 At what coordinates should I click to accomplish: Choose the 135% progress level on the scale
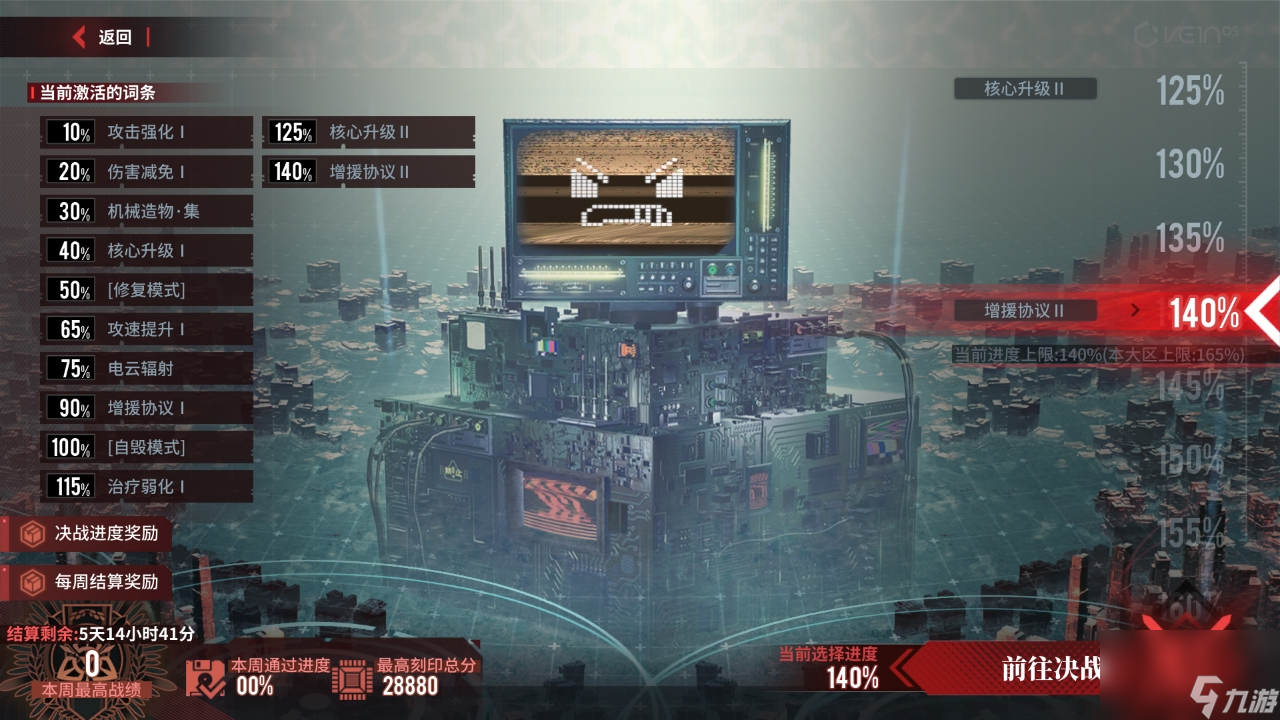click(x=1190, y=238)
